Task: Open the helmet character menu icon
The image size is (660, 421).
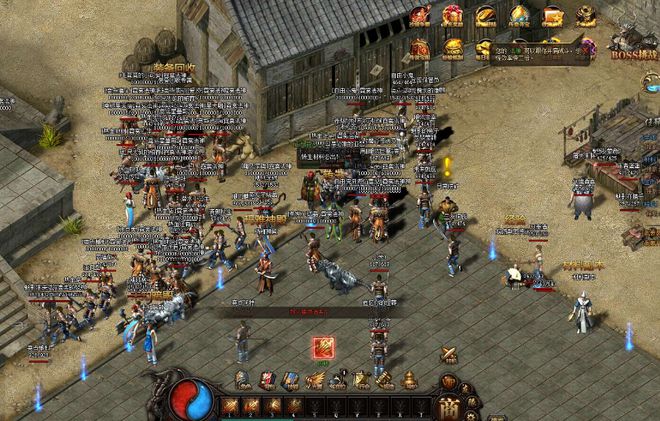Action: click(x=243, y=380)
